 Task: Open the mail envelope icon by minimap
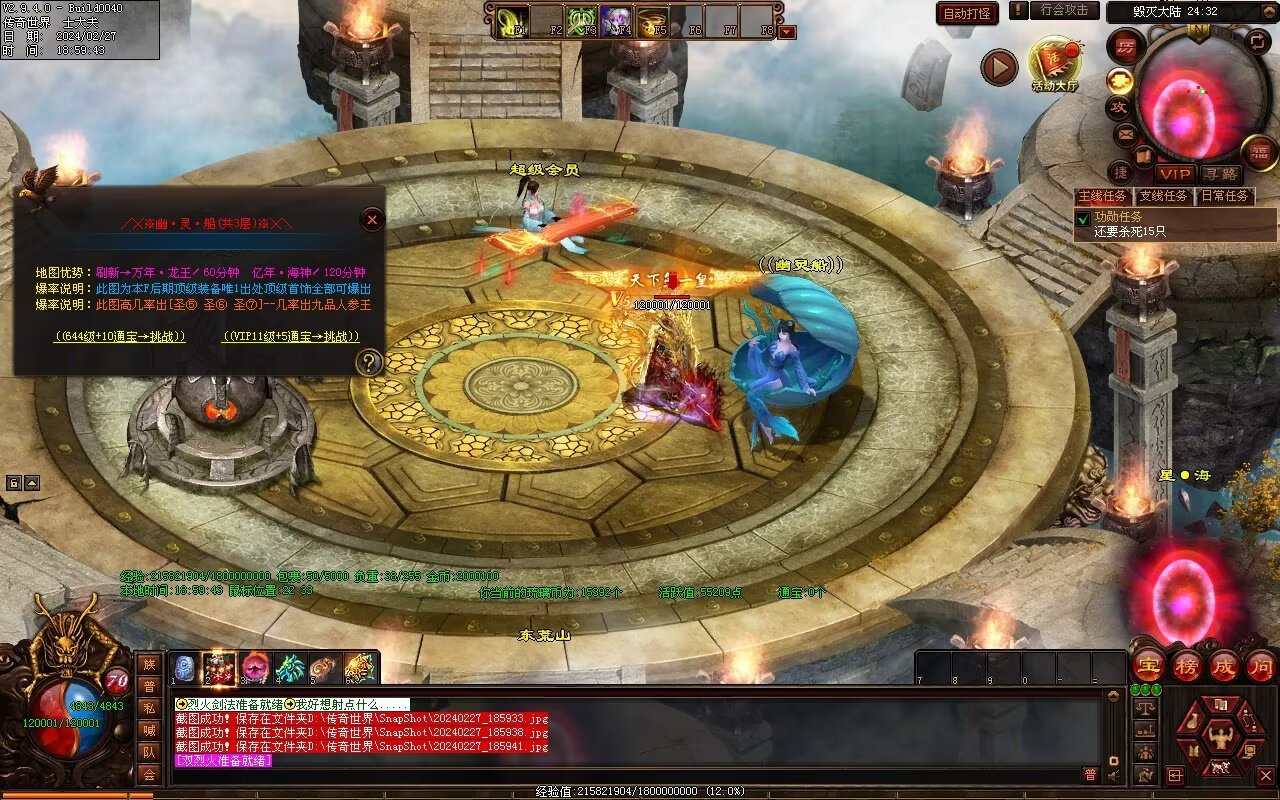[x=1126, y=133]
